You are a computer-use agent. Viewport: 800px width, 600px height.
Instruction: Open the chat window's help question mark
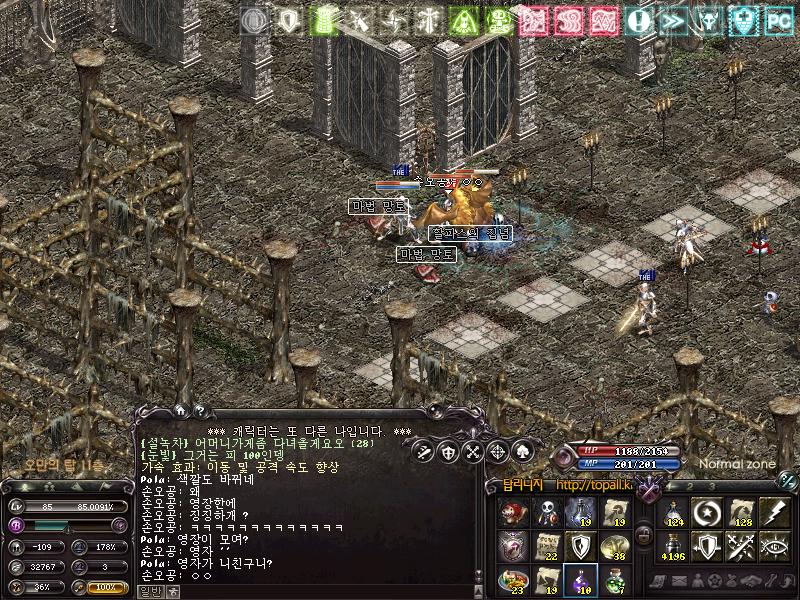(x=199, y=409)
